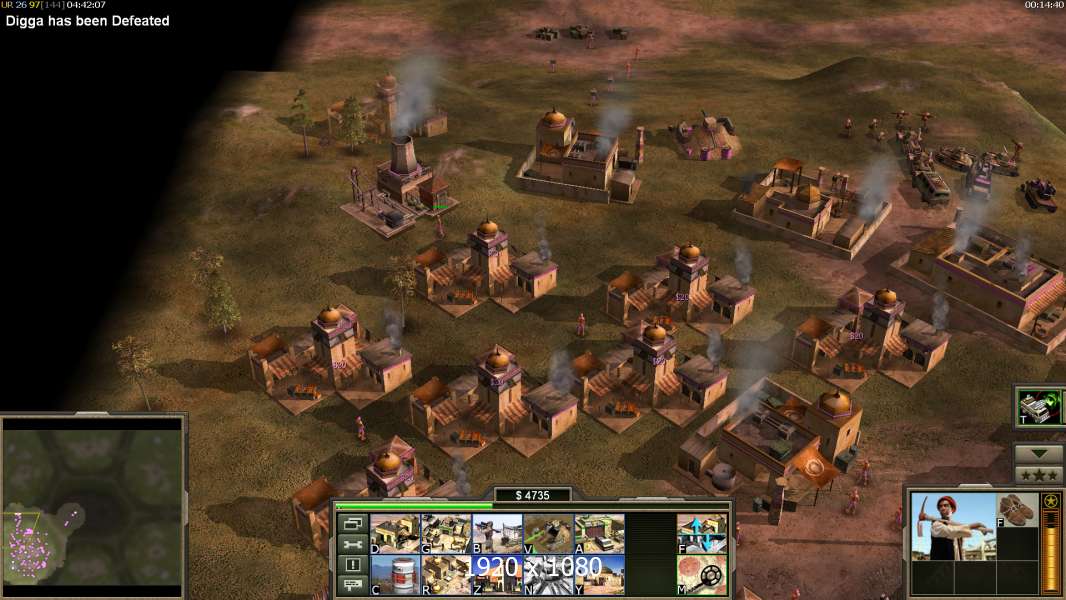Click the downward arrow button above the stars
Screen dimensions: 1066x600
click(1039, 454)
